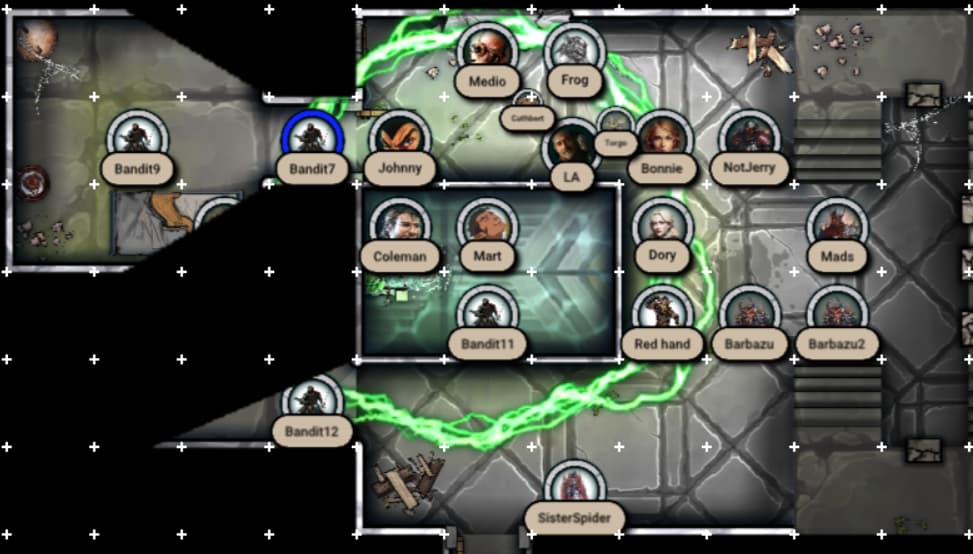Click the Barbazu2 token

click(x=836, y=314)
